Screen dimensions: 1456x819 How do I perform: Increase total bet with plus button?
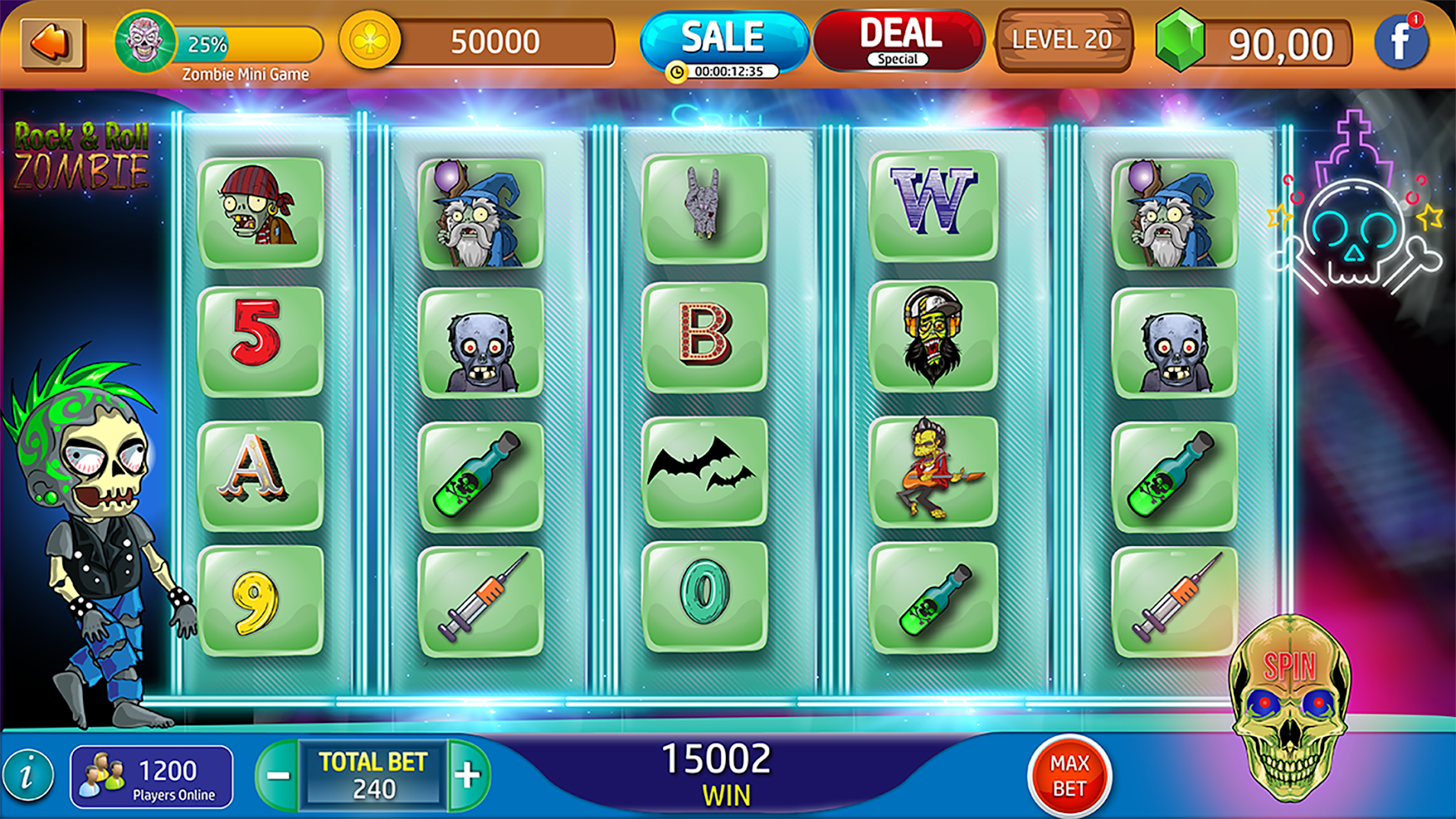468,776
